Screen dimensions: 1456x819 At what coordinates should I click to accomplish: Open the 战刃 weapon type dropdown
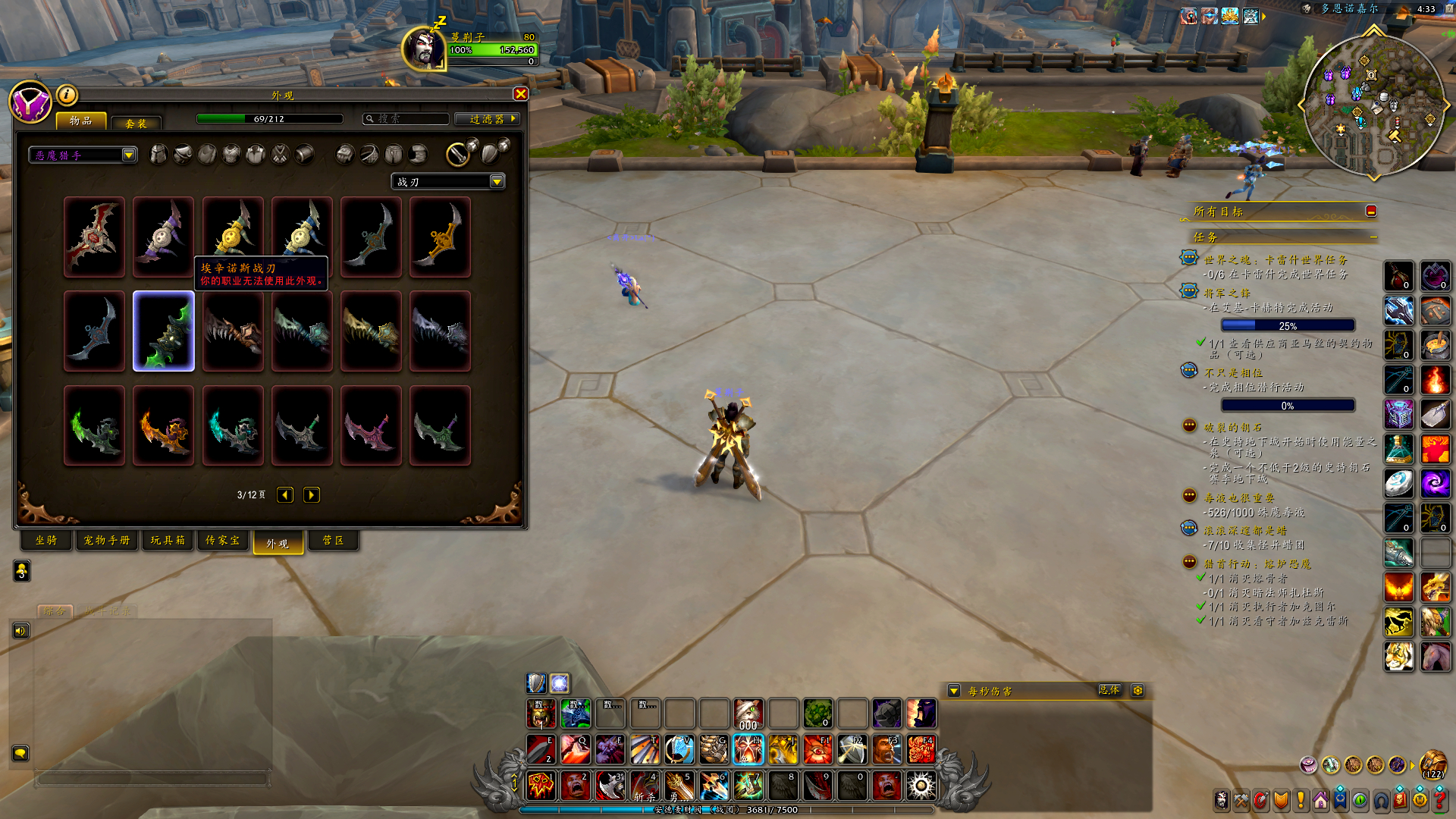tap(497, 182)
